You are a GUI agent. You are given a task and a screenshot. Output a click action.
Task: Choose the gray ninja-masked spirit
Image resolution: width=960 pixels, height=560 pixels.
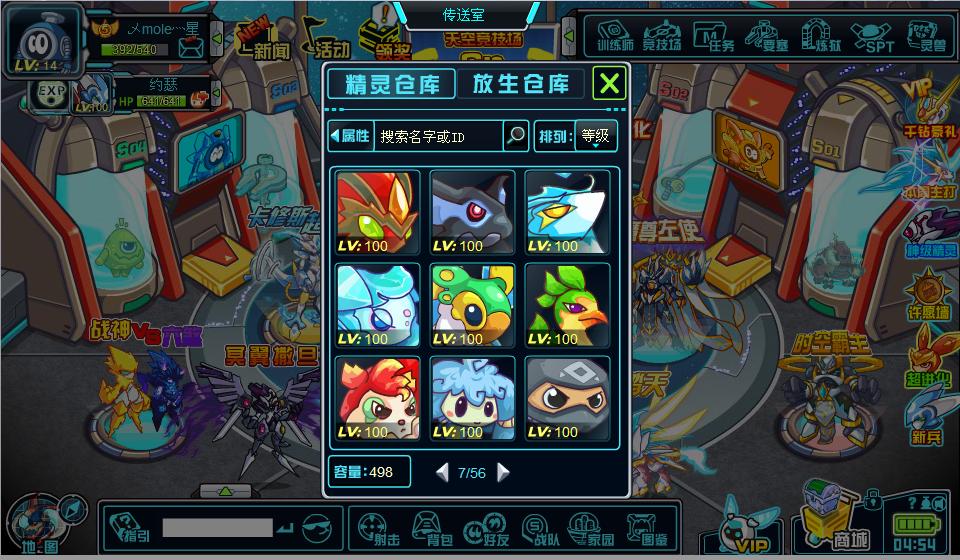[567, 398]
